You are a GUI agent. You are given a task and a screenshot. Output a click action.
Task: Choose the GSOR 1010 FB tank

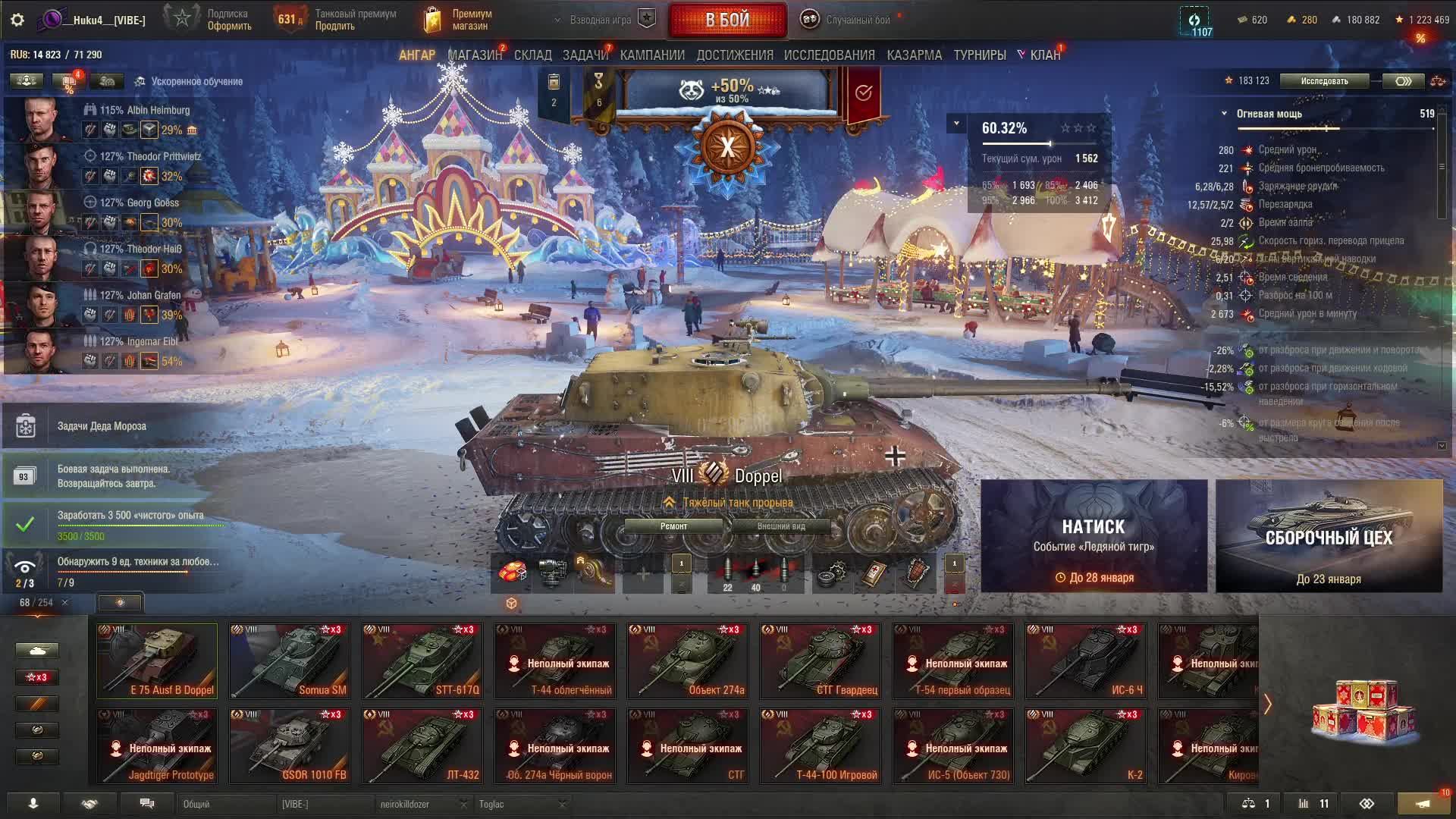coord(290,745)
